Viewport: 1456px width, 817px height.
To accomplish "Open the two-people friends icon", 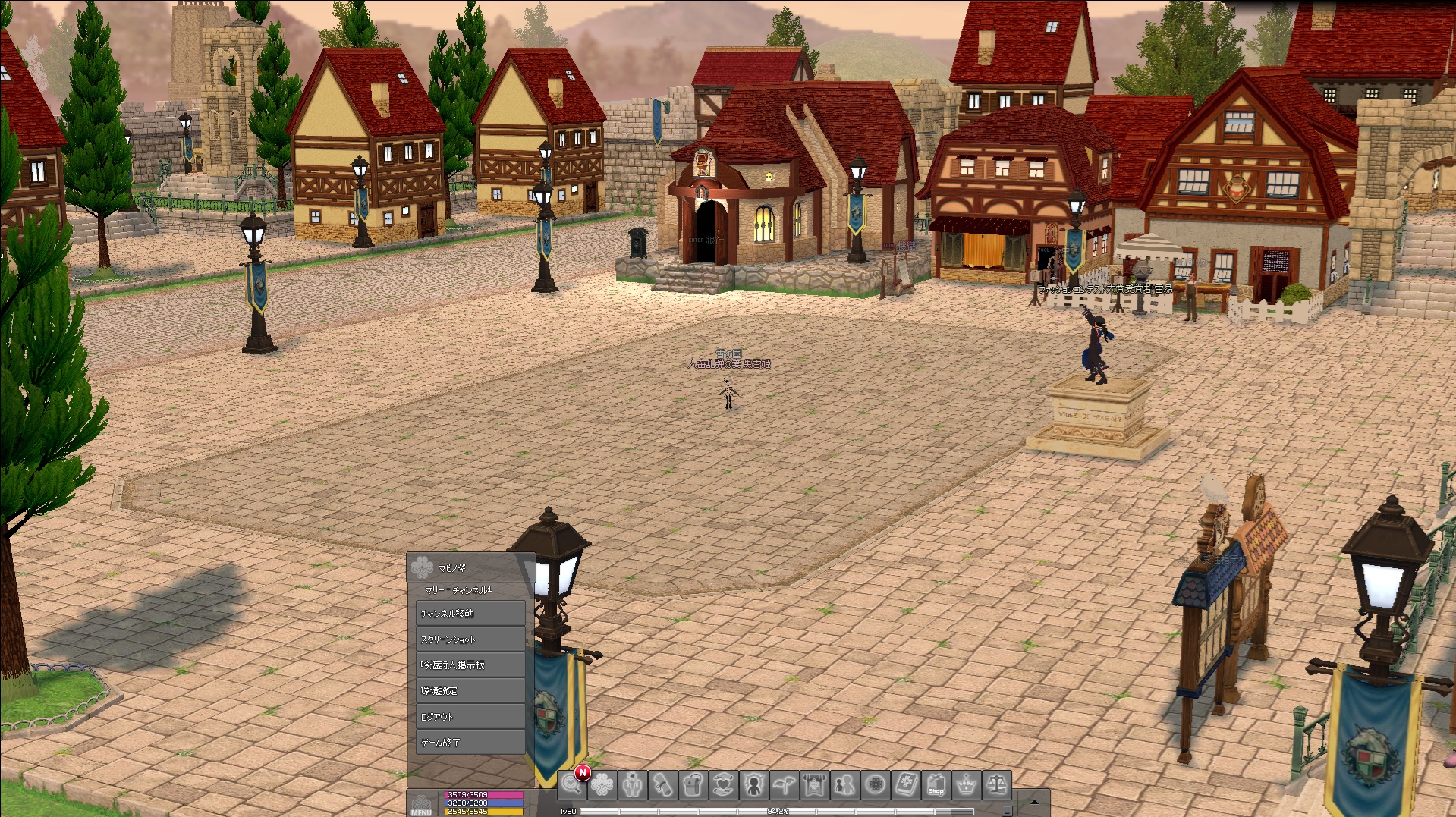I will coord(844,784).
